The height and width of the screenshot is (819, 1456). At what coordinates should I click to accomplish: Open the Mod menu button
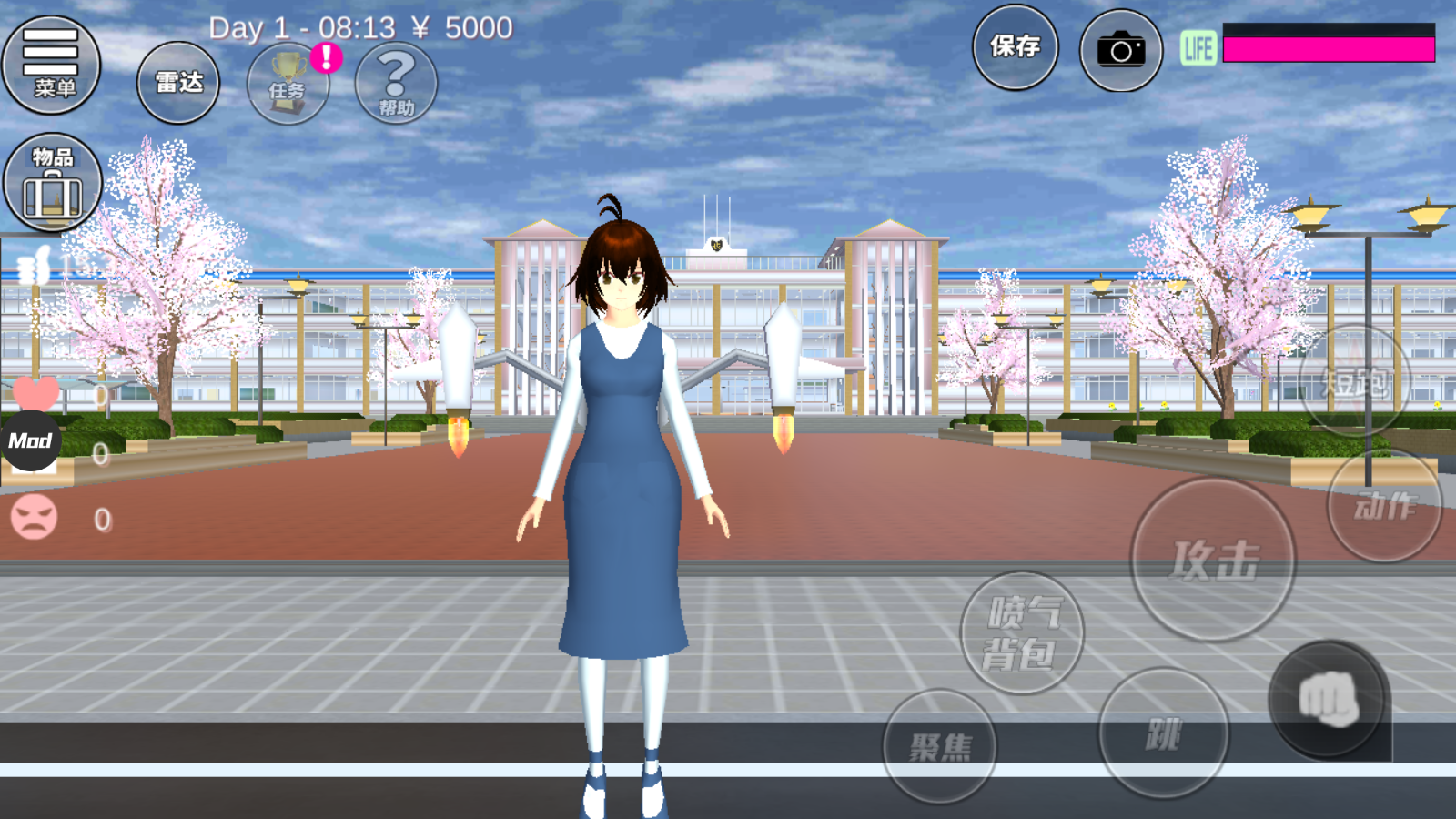click(x=31, y=441)
